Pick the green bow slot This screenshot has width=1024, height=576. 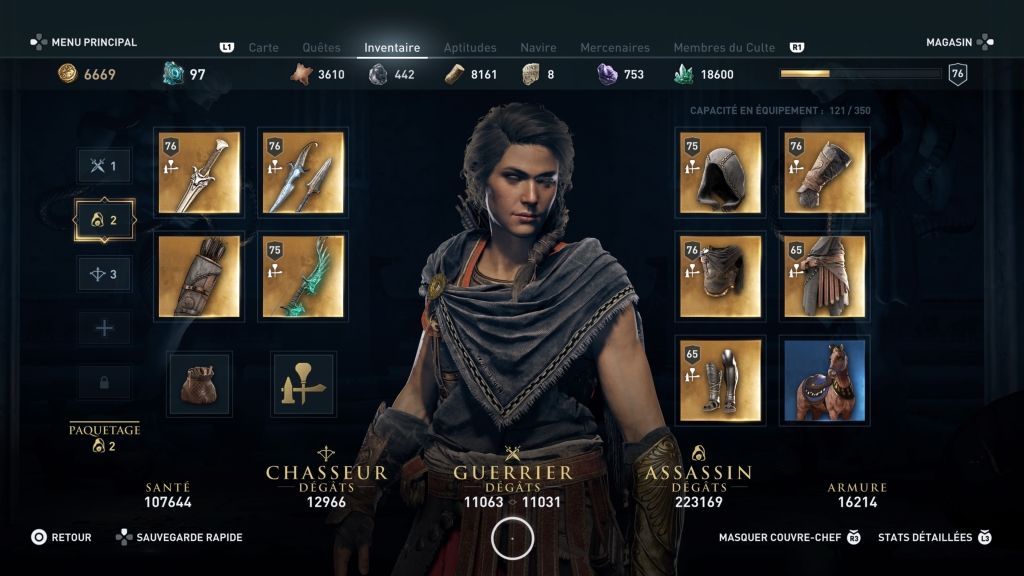coord(303,276)
